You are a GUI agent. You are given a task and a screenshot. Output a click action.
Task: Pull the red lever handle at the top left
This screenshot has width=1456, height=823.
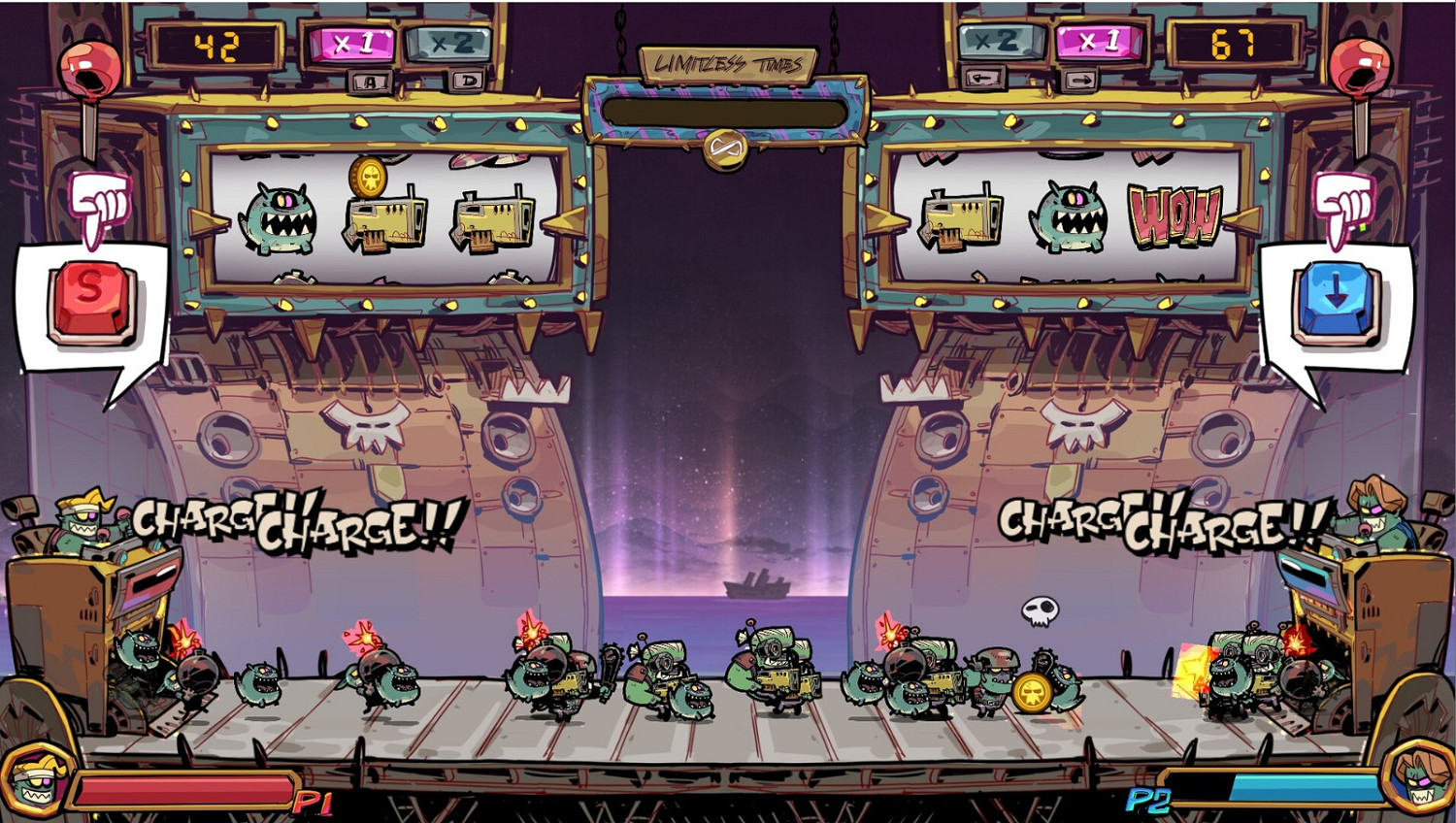click(x=89, y=66)
